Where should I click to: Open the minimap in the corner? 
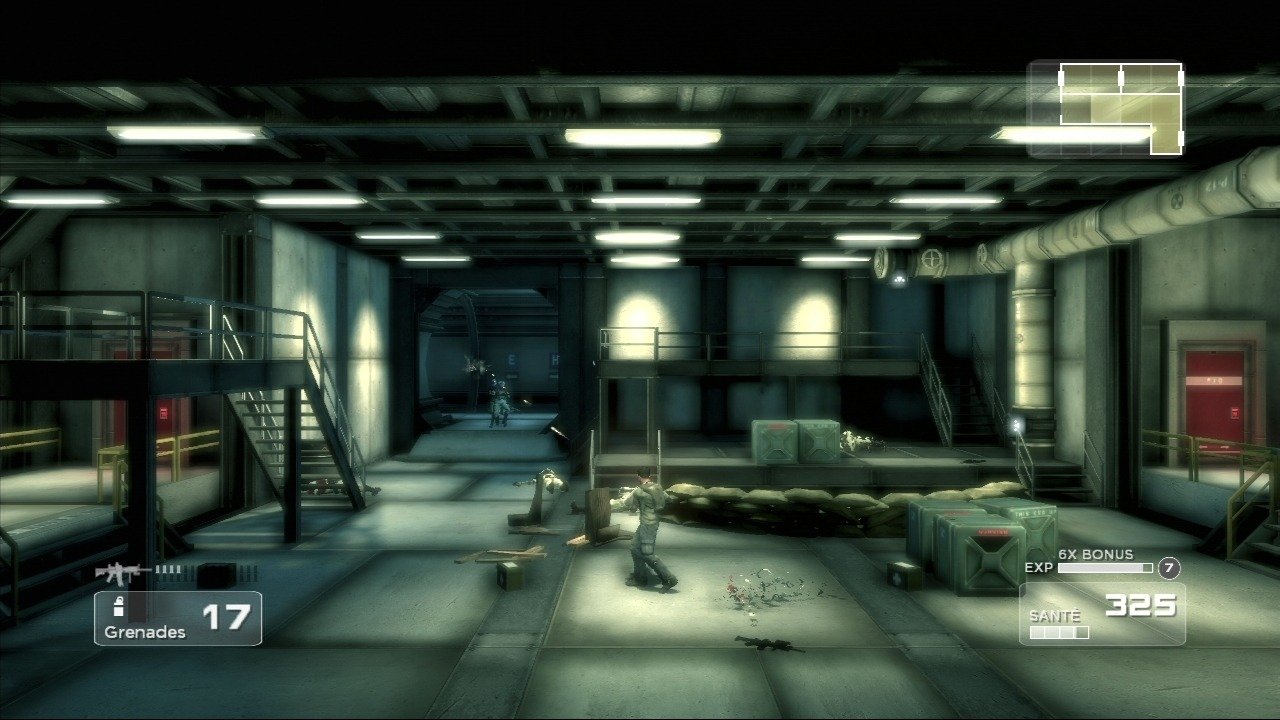pyautogui.click(x=1106, y=109)
